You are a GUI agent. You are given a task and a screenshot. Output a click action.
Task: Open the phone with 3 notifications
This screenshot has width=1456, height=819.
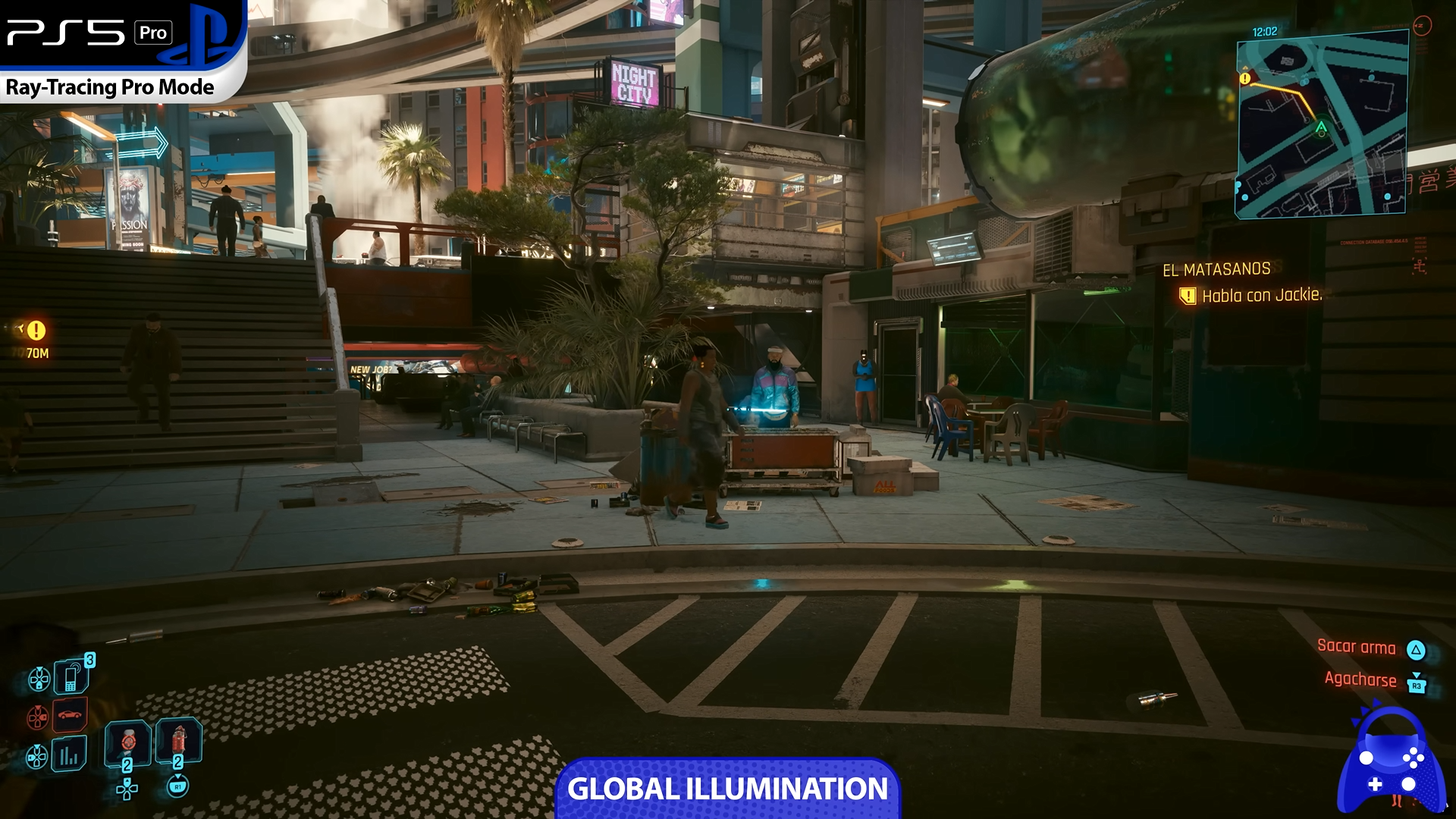(72, 675)
